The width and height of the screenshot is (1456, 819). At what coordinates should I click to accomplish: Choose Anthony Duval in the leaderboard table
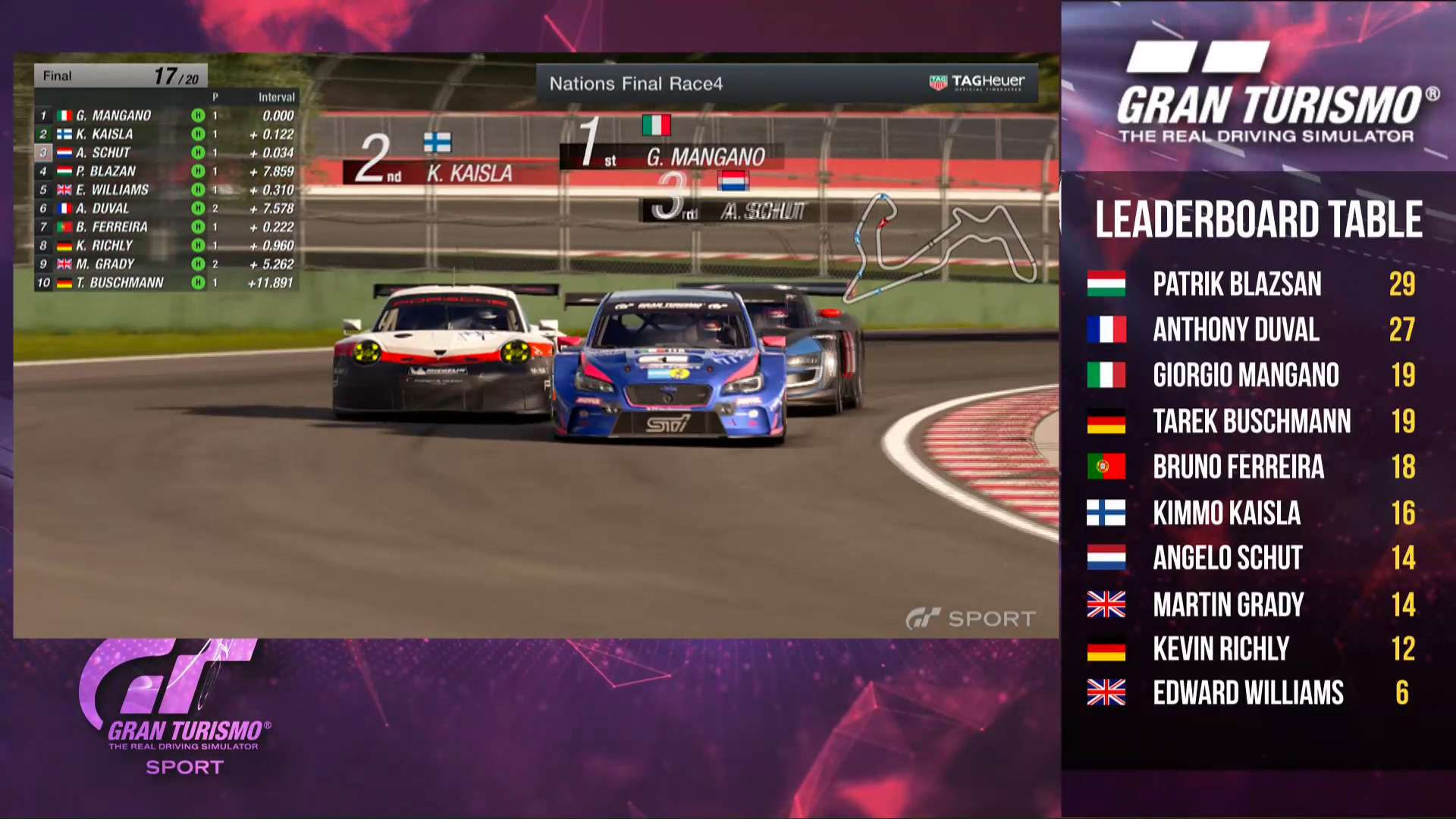1251,330
